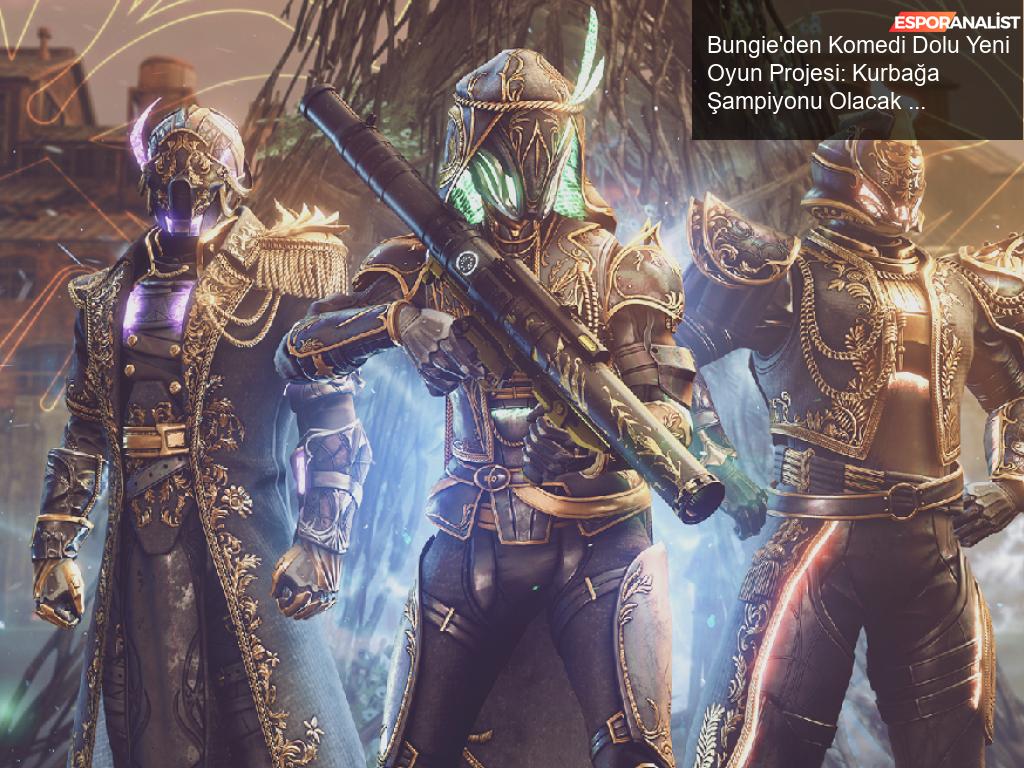This screenshot has width=1024, height=768.
Task: Open the Bungie'den Komedi Dolu headline
Action: click(x=857, y=72)
